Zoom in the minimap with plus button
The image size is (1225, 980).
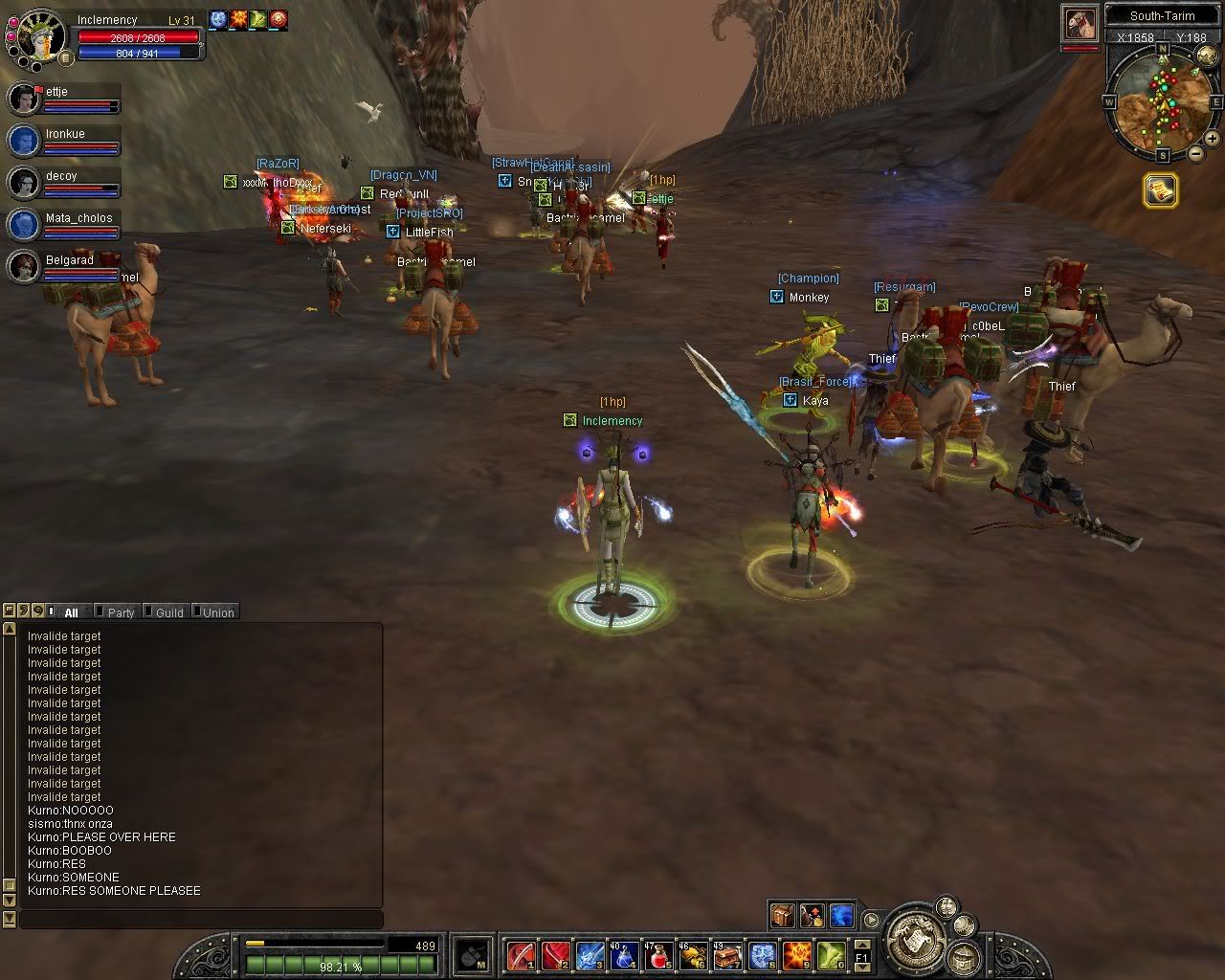pyautogui.click(x=1212, y=139)
